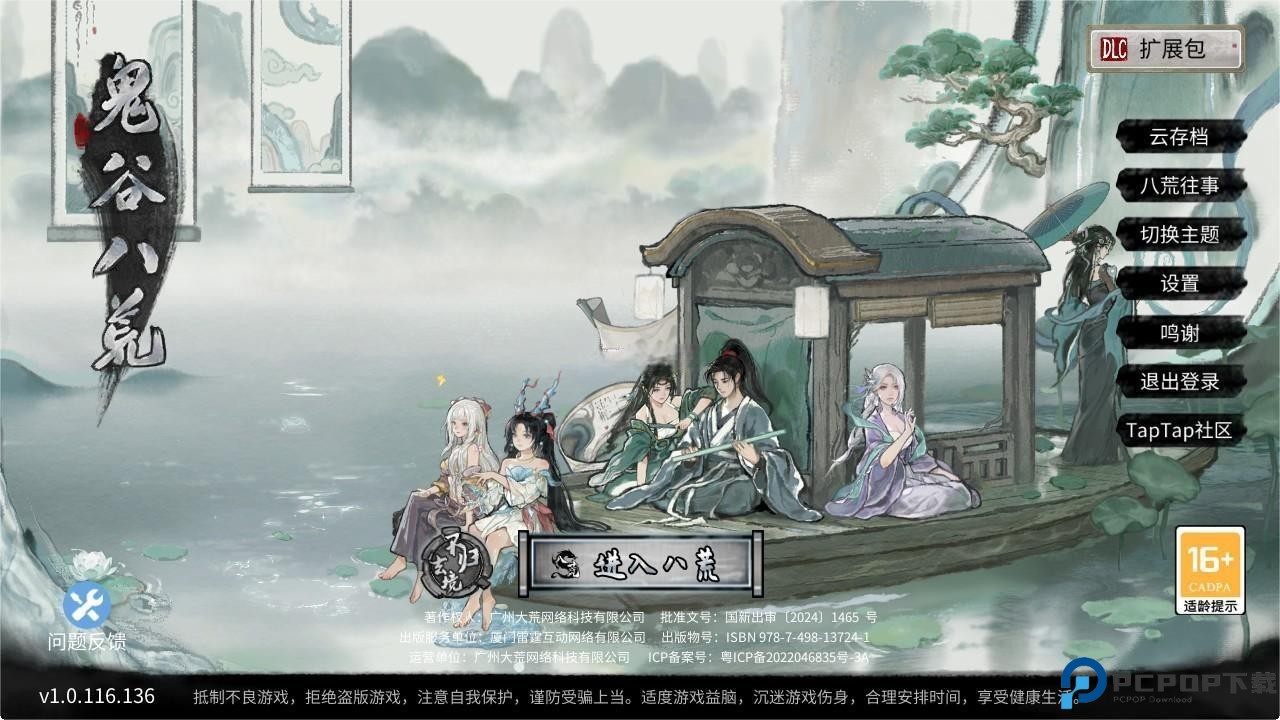The width and height of the screenshot is (1280, 720).
Task: Open the 设置 settings menu
Action: point(1178,284)
